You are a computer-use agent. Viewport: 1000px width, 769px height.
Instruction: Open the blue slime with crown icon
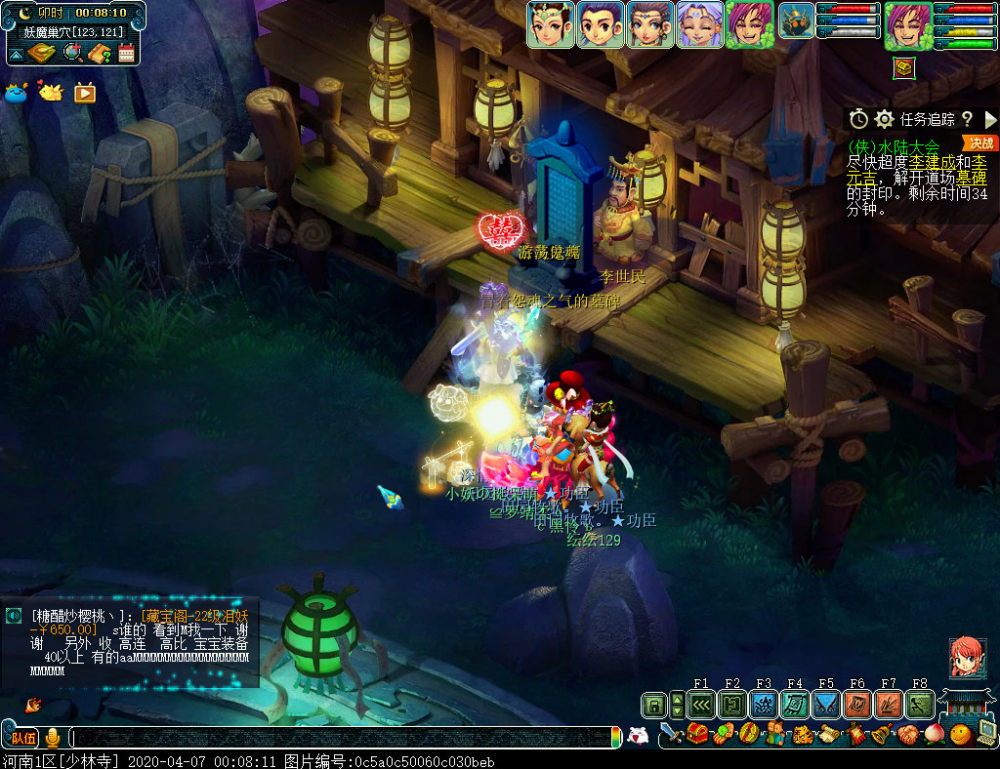(17, 93)
